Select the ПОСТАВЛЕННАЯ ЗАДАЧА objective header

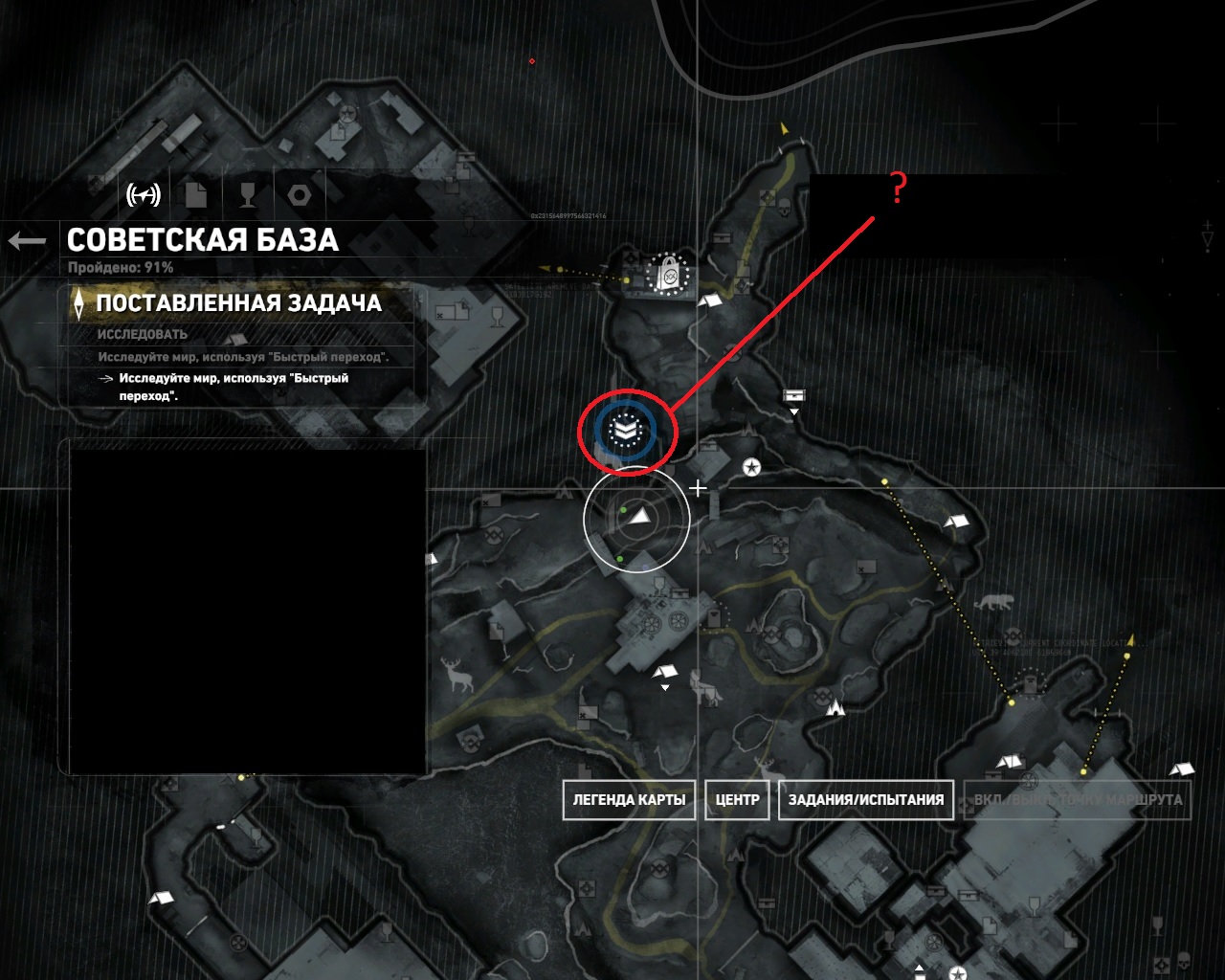click(238, 303)
